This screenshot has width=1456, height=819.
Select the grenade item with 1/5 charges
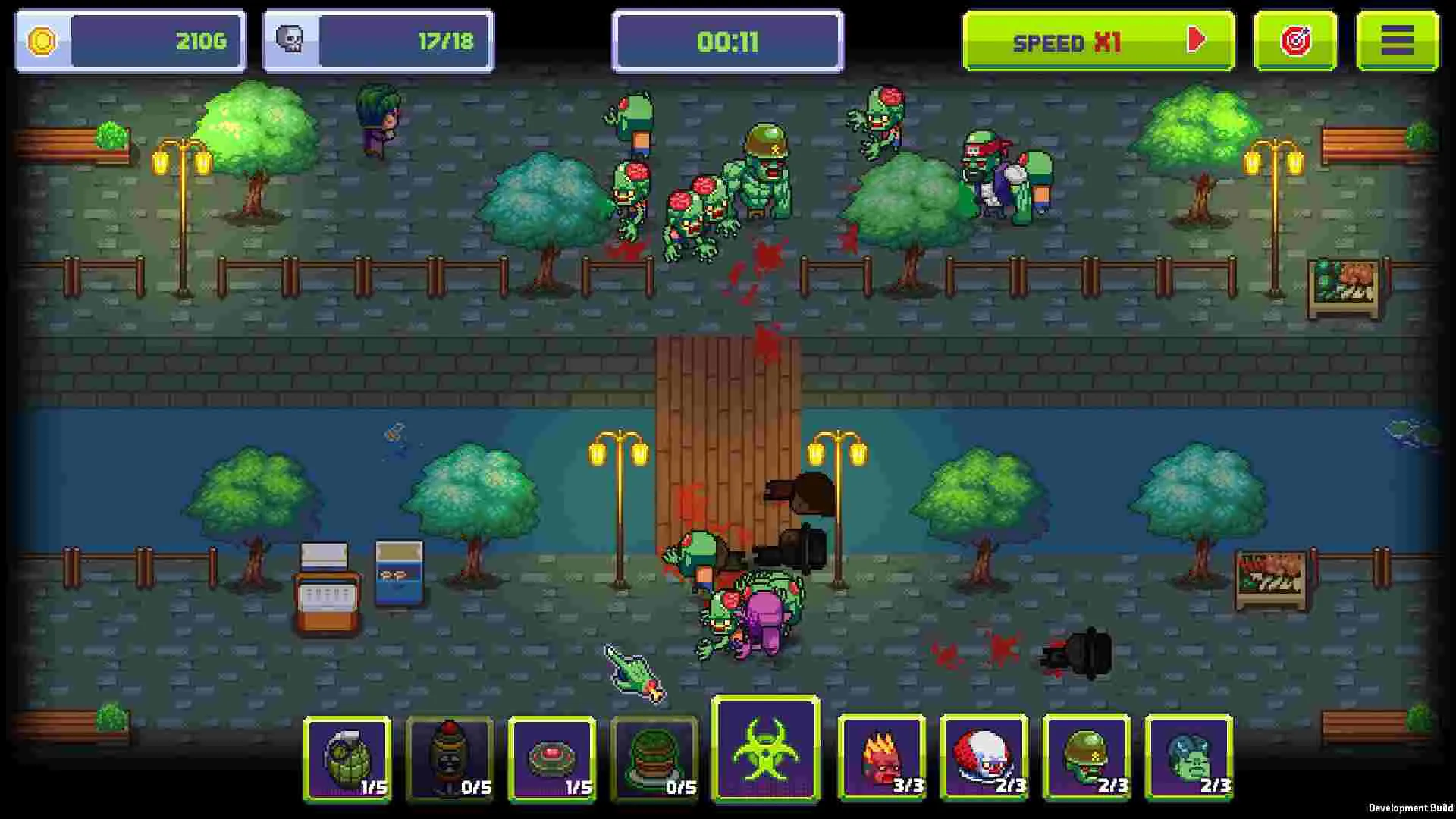pyautogui.click(x=347, y=761)
